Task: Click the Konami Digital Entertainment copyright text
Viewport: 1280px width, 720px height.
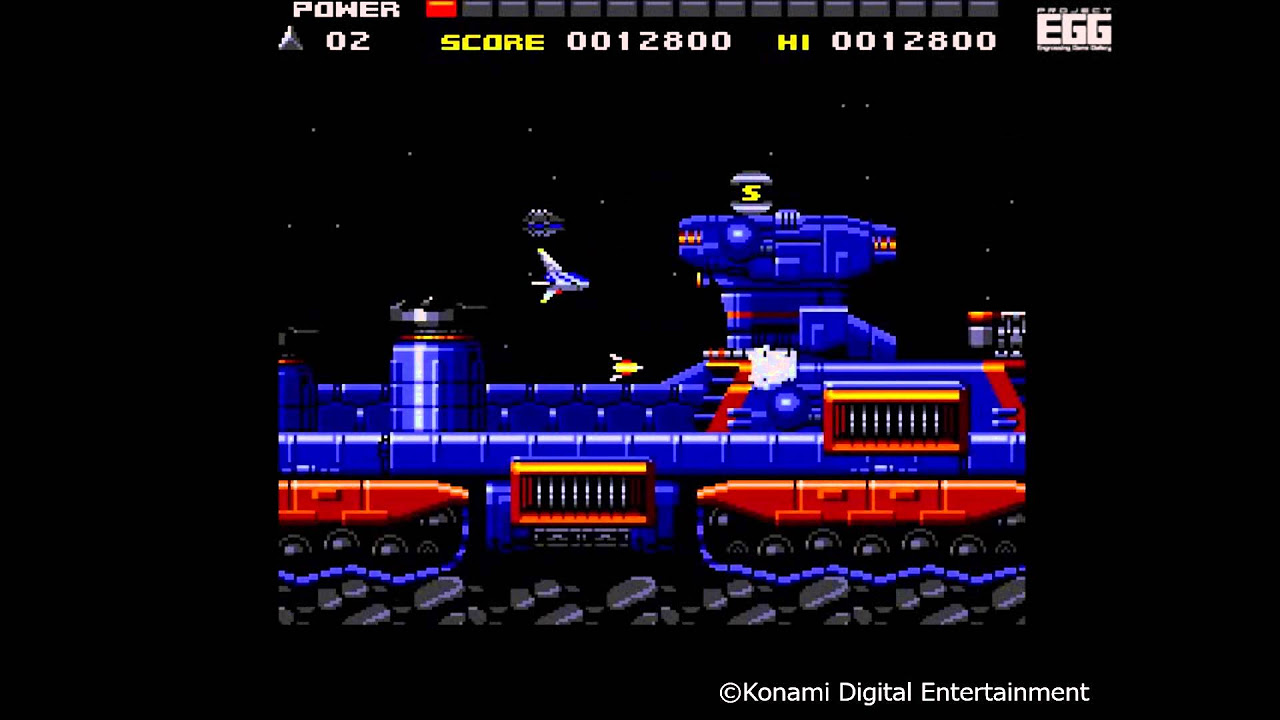Action: (x=903, y=692)
